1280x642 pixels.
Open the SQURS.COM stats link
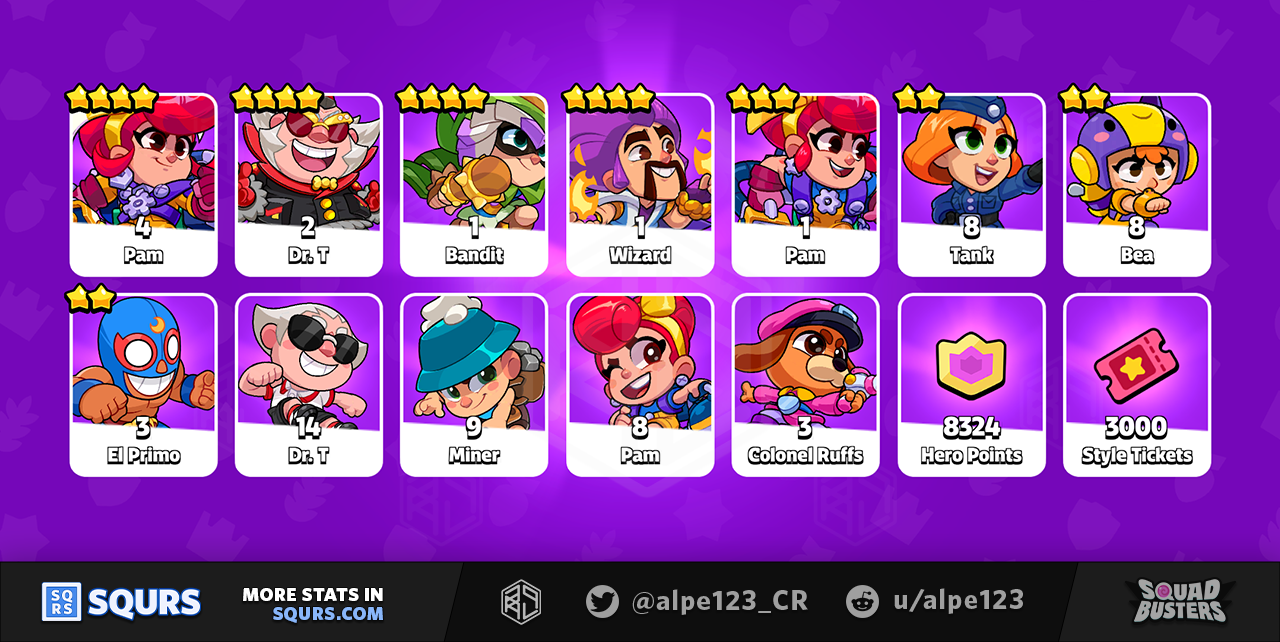(327, 613)
